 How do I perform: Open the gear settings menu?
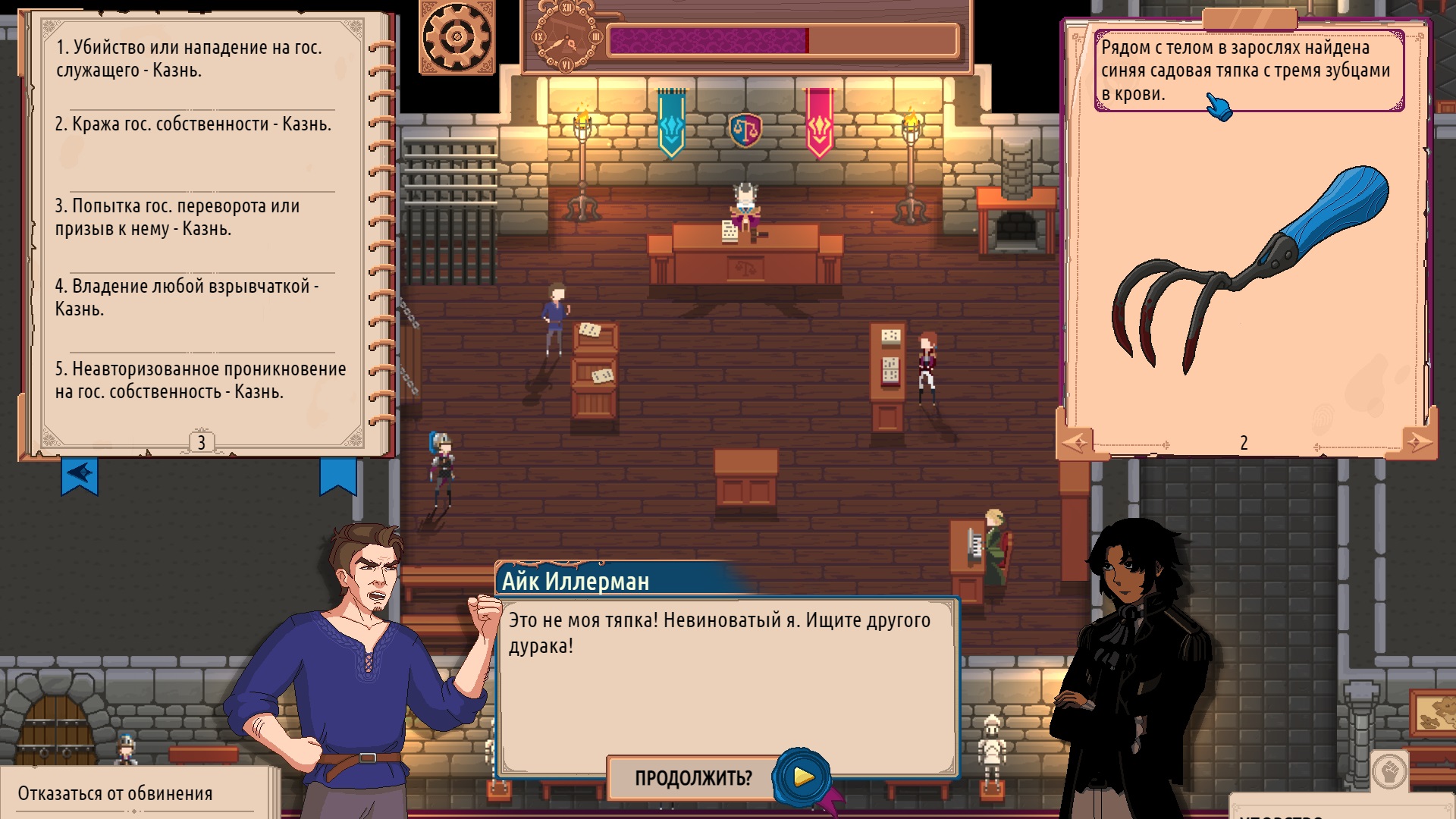click(x=457, y=37)
